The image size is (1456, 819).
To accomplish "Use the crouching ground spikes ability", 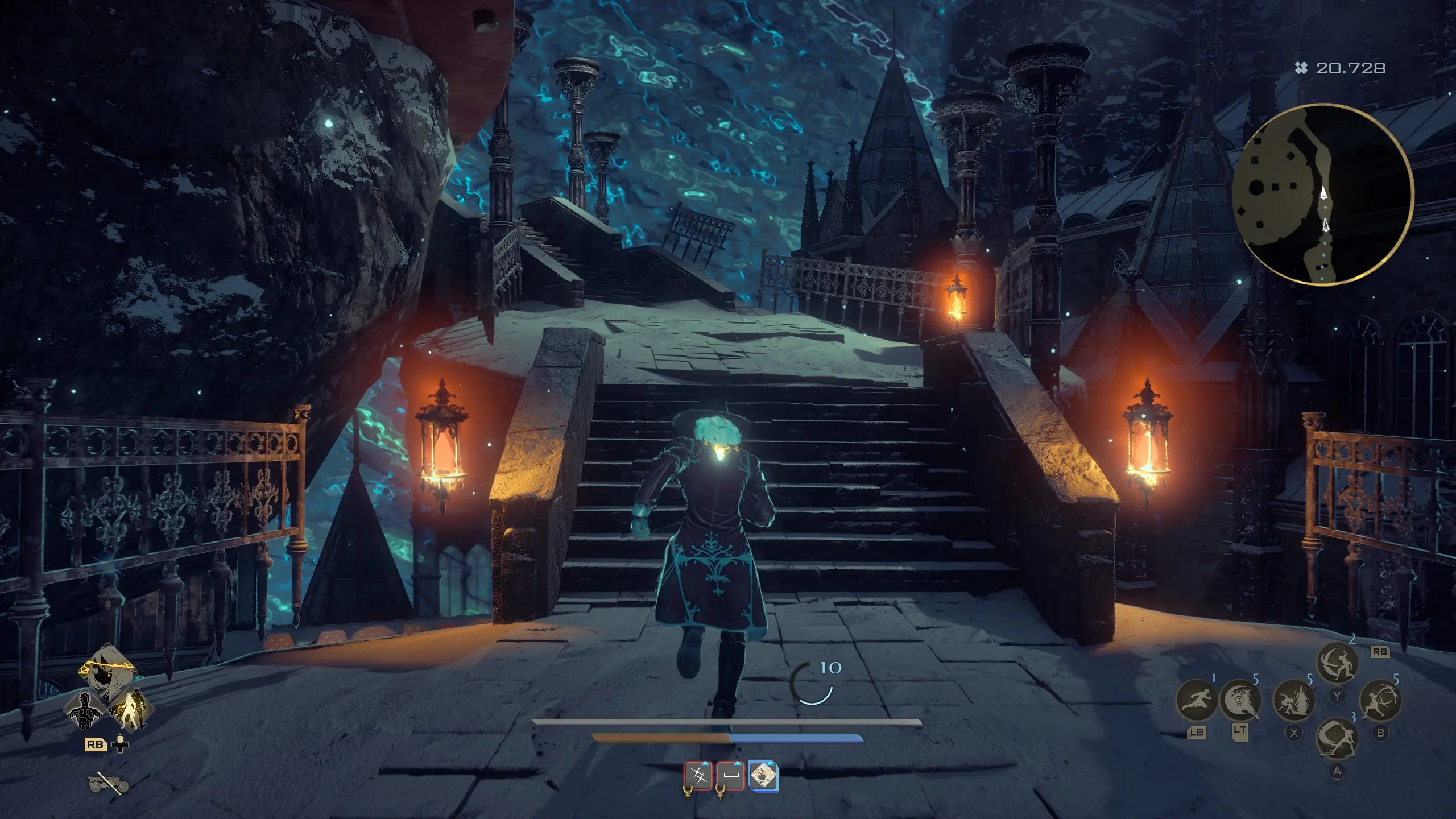I will (x=1294, y=700).
